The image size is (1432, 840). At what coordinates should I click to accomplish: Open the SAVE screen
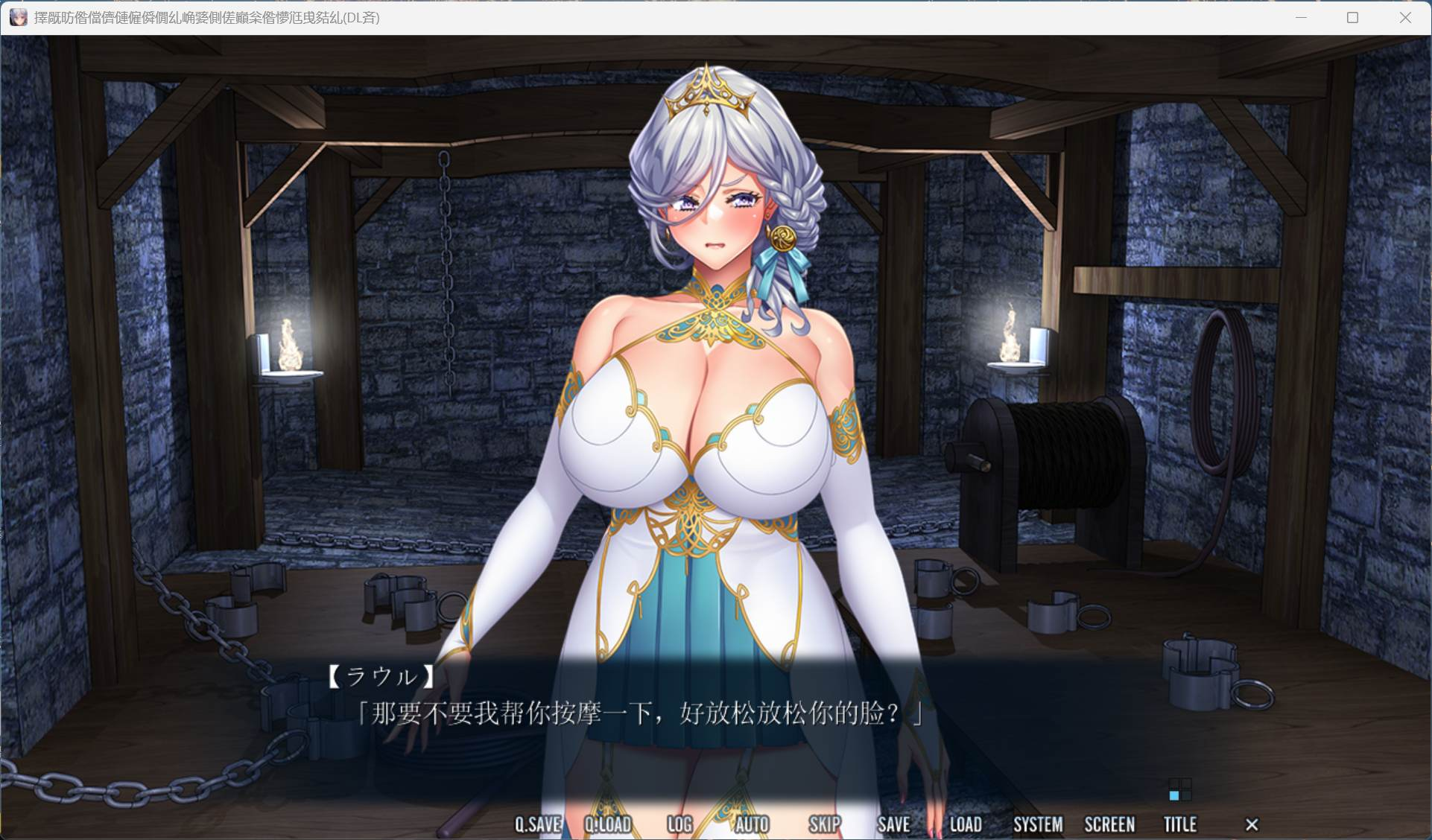pos(893,824)
